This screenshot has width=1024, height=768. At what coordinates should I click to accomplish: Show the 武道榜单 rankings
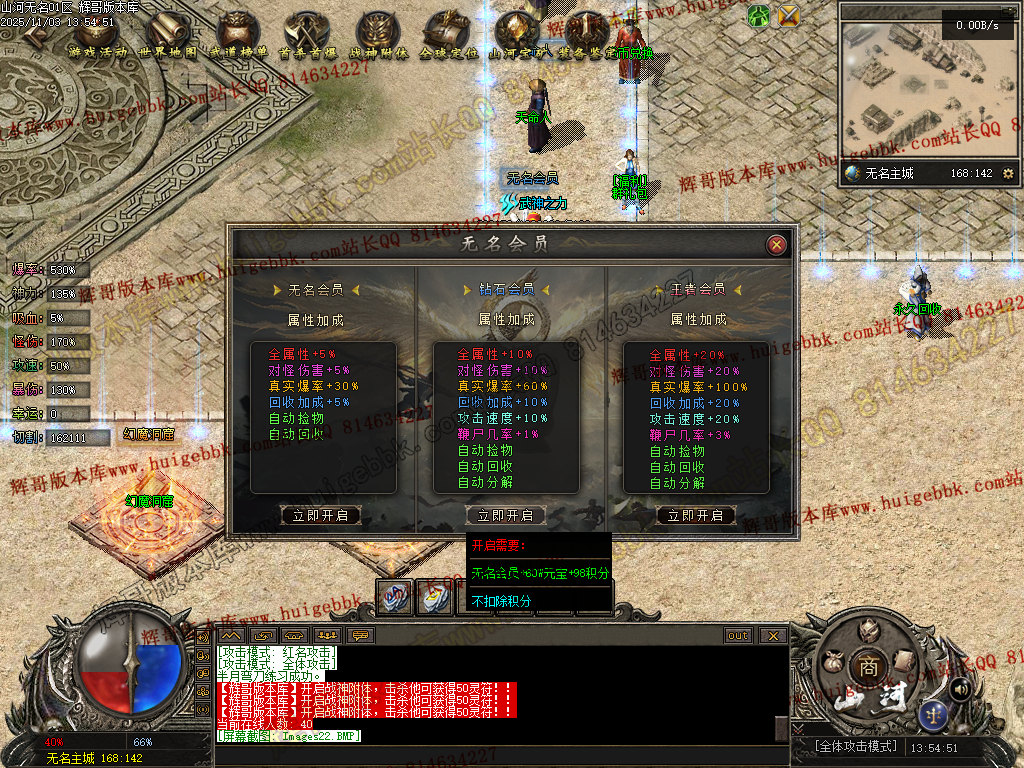tap(238, 36)
